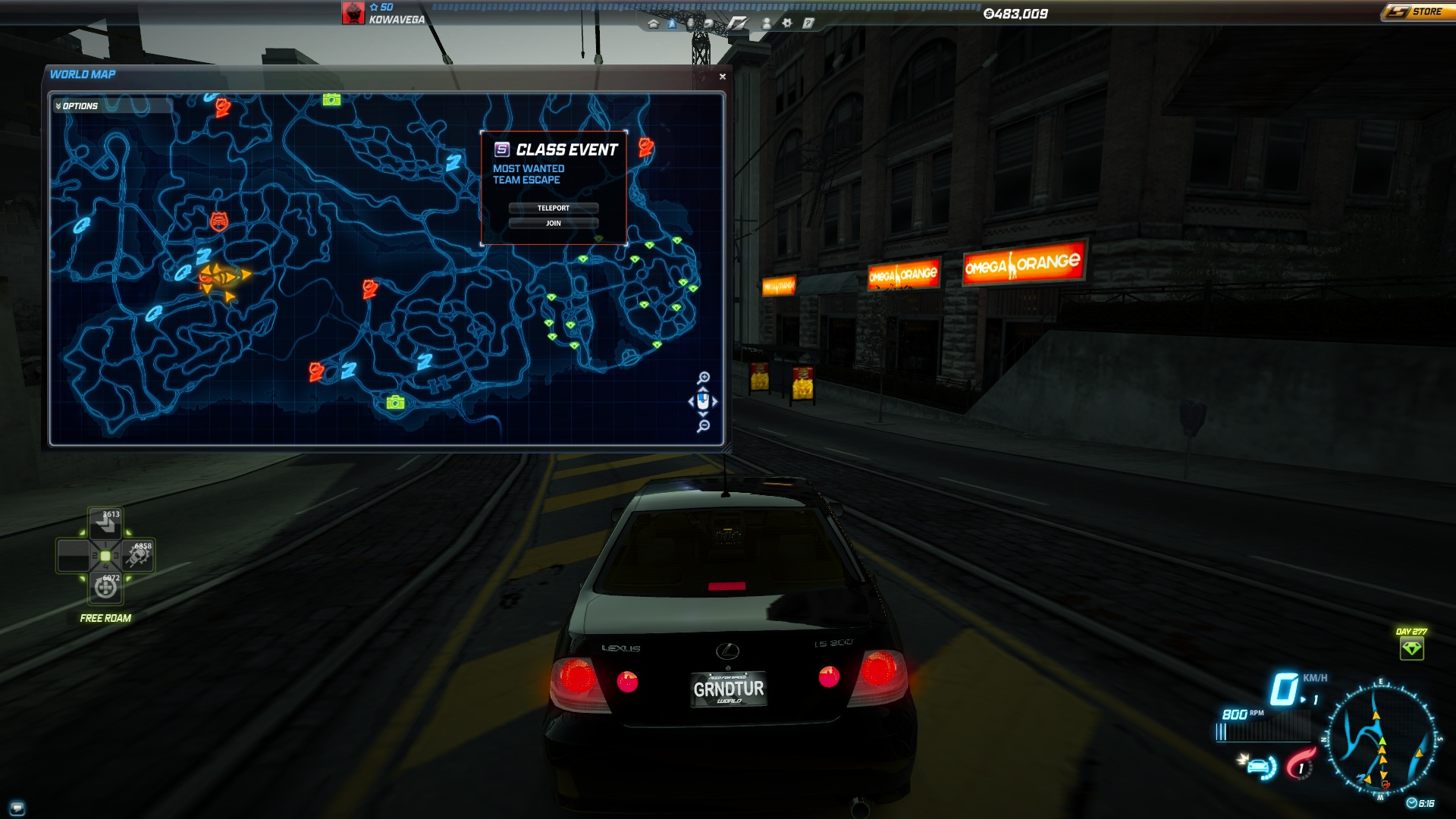The image size is (1456, 819).
Task: Activate the repair-cross powerup showing 6072
Action: (105, 588)
